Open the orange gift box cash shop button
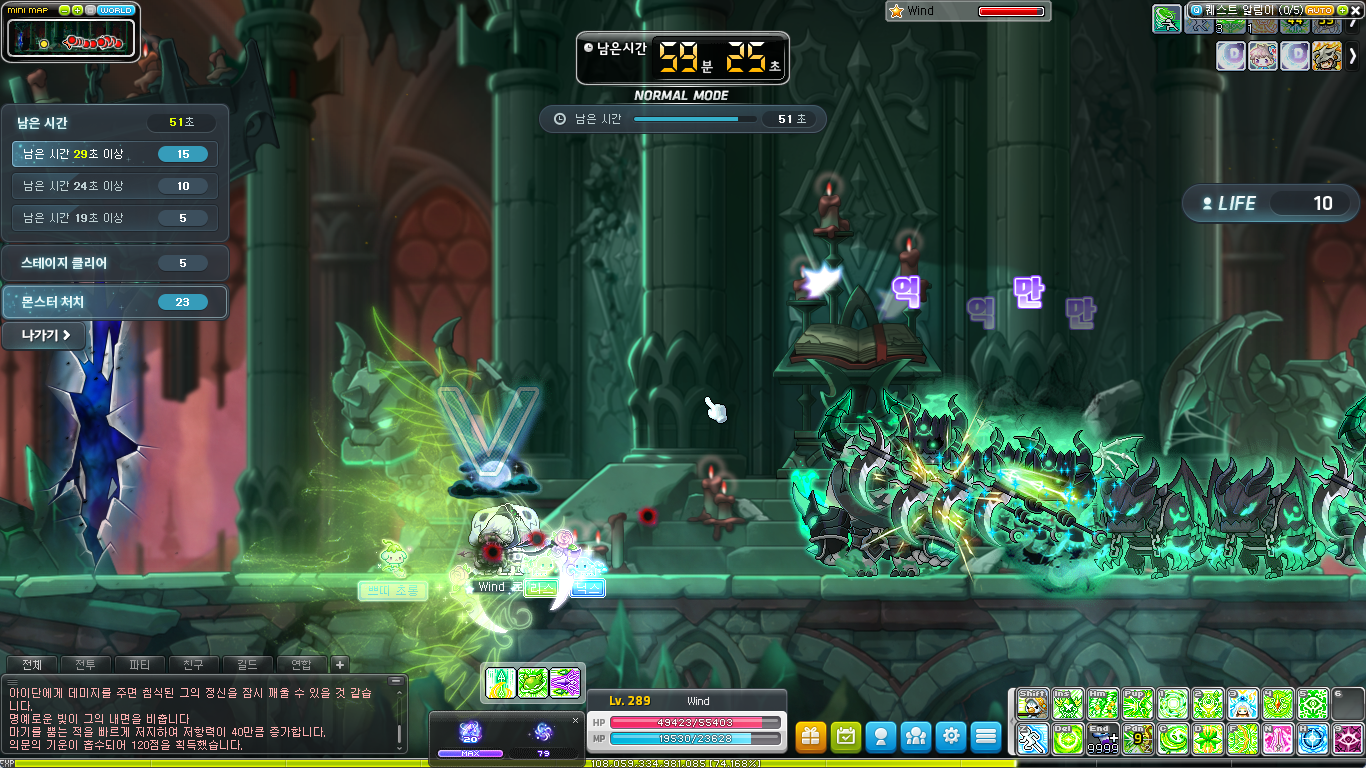Screen dimensions: 1366x768 tap(812, 737)
